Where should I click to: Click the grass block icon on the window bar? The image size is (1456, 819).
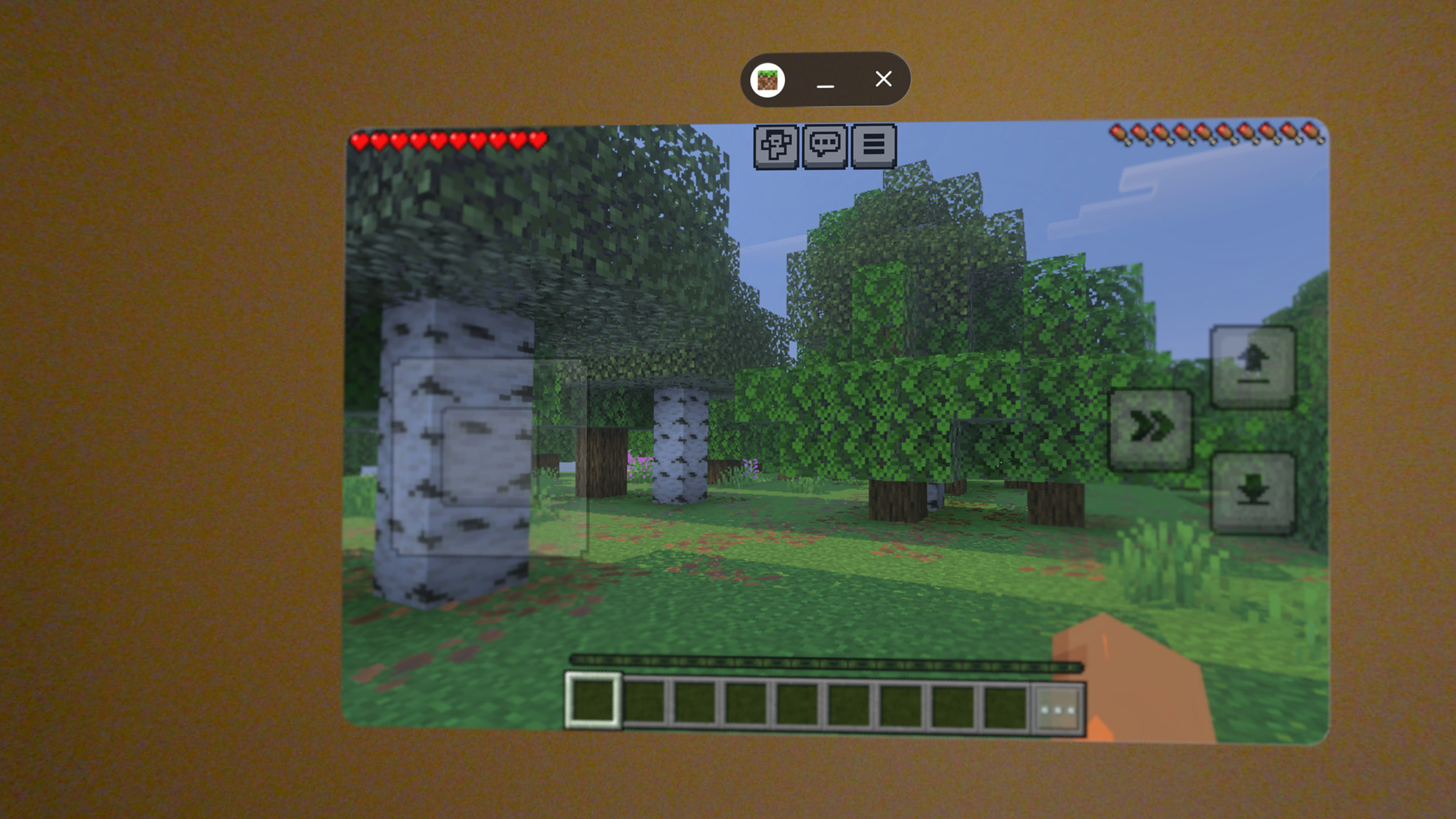(x=768, y=80)
